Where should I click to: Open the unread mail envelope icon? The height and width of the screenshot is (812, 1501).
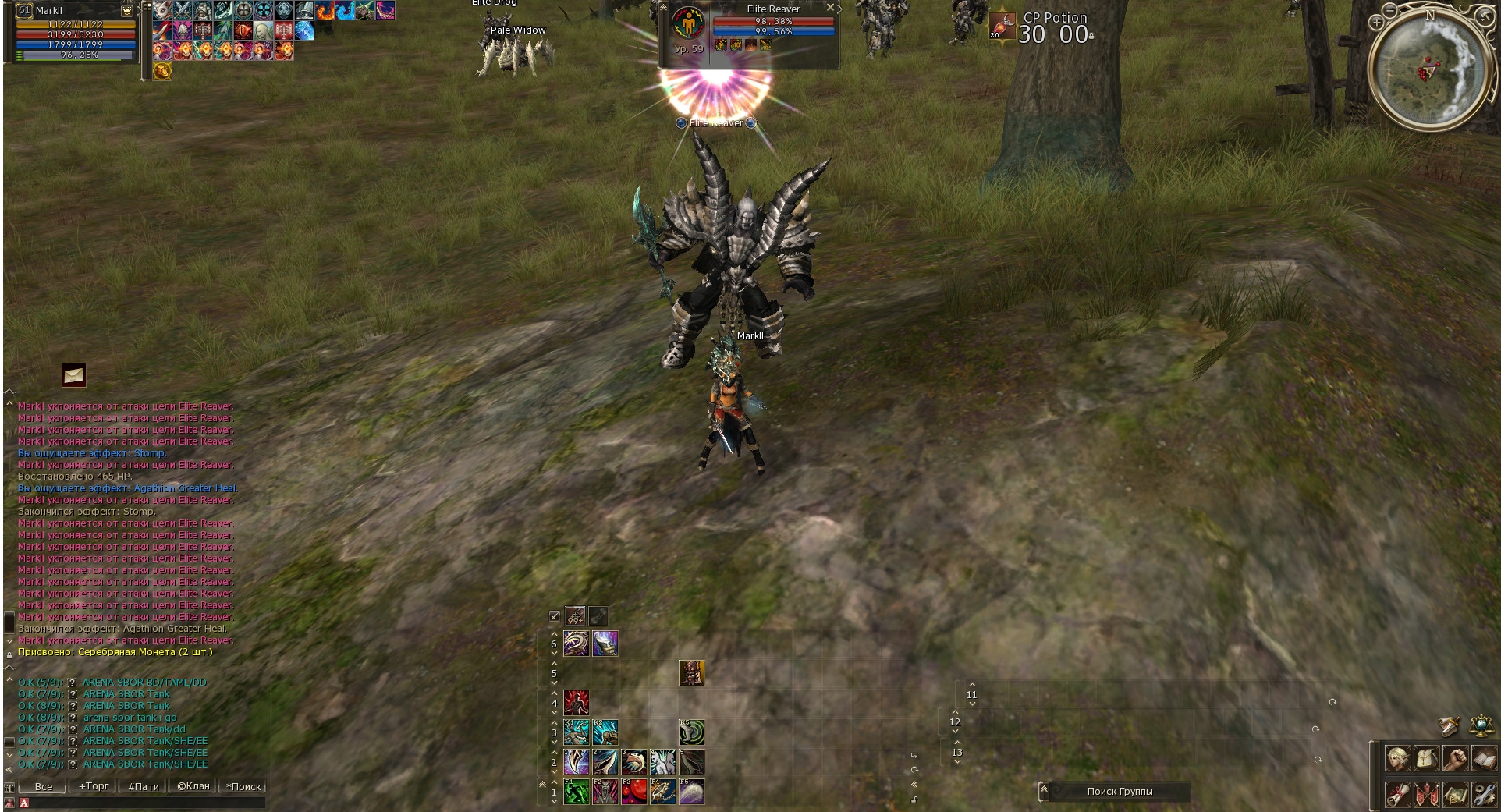(74, 375)
